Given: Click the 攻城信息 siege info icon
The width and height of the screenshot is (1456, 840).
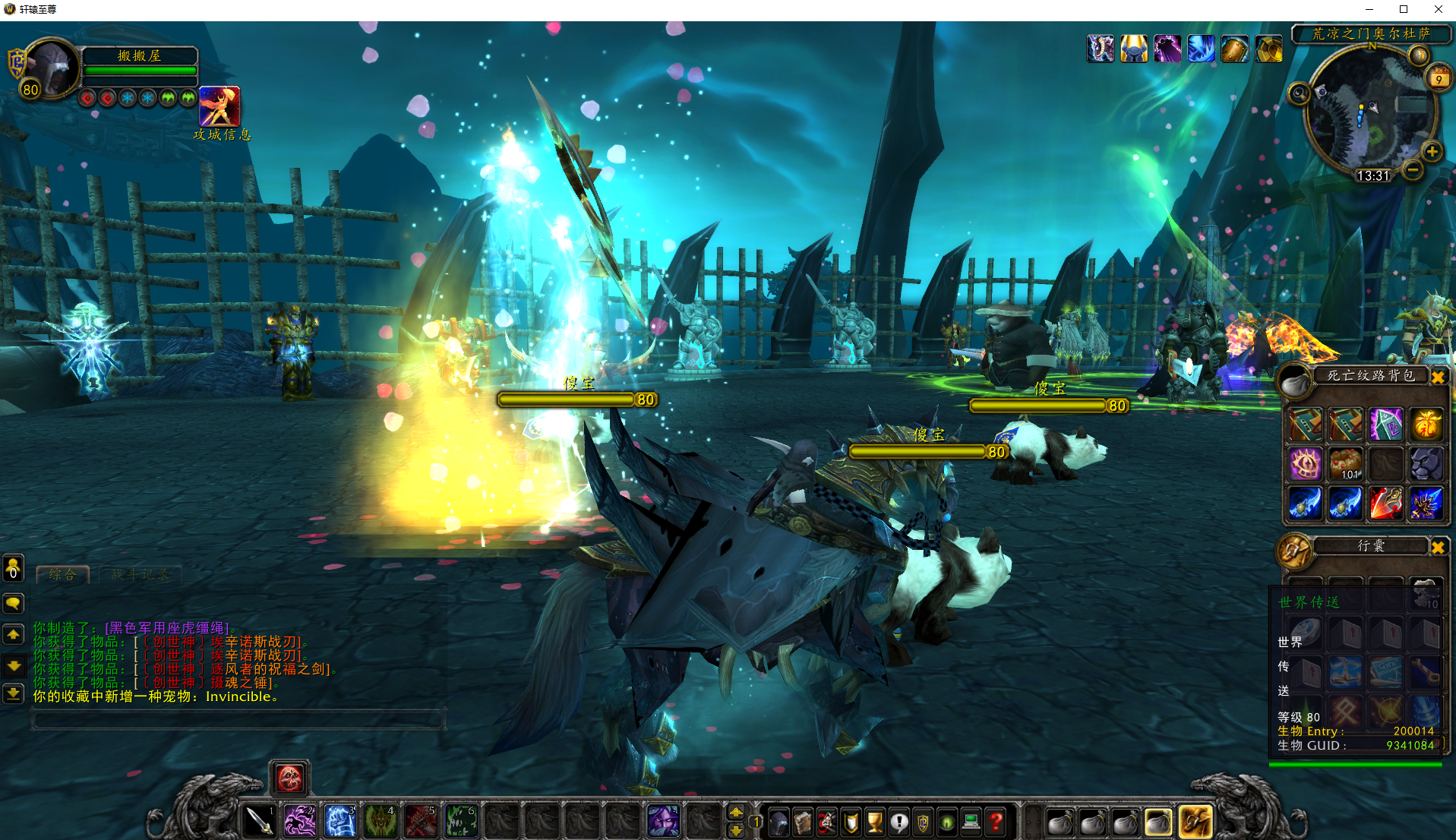Looking at the screenshot, I should pyautogui.click(x=220, y=106).
